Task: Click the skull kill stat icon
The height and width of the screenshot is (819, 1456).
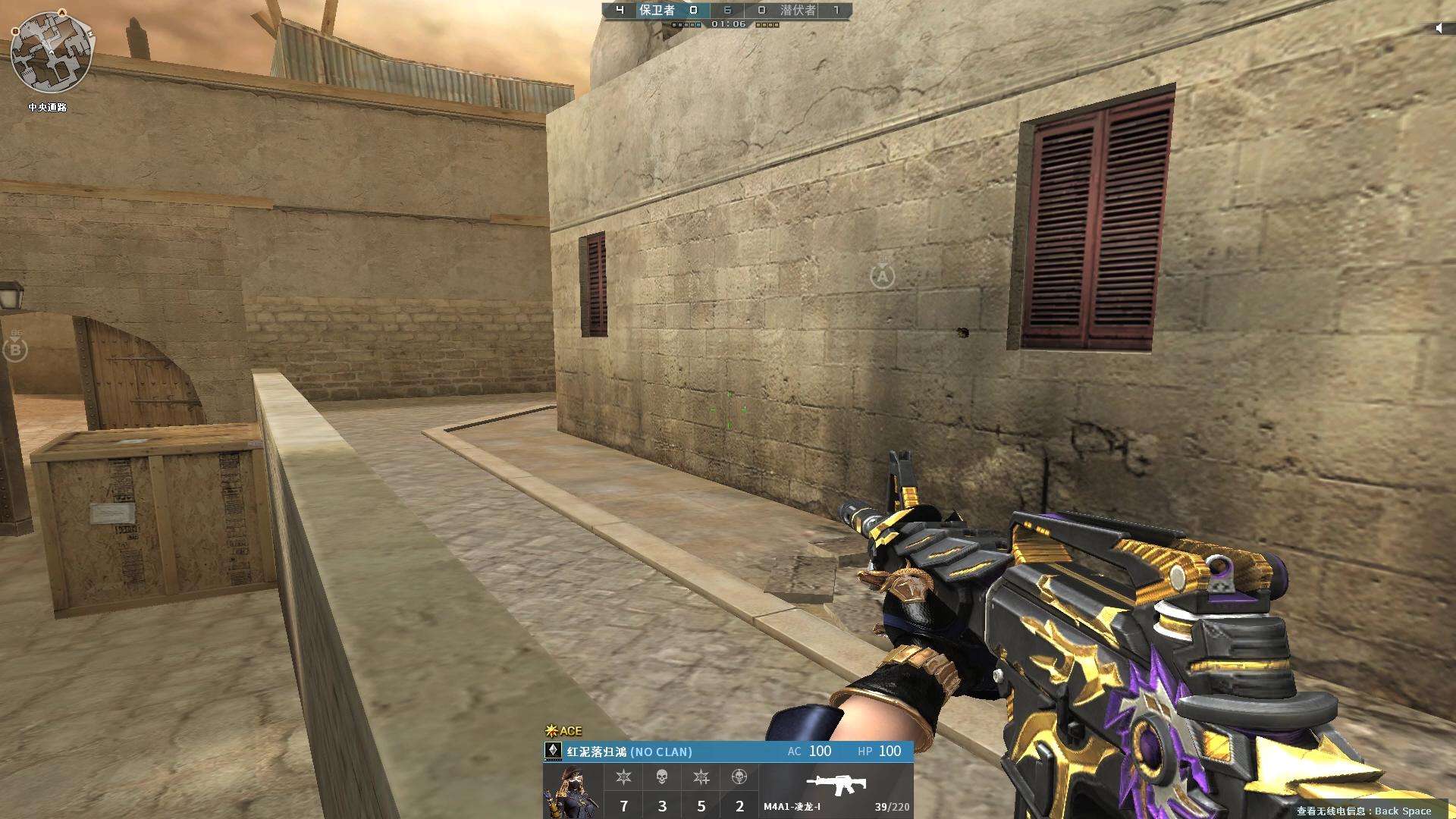Action: [x=662, y=777]
